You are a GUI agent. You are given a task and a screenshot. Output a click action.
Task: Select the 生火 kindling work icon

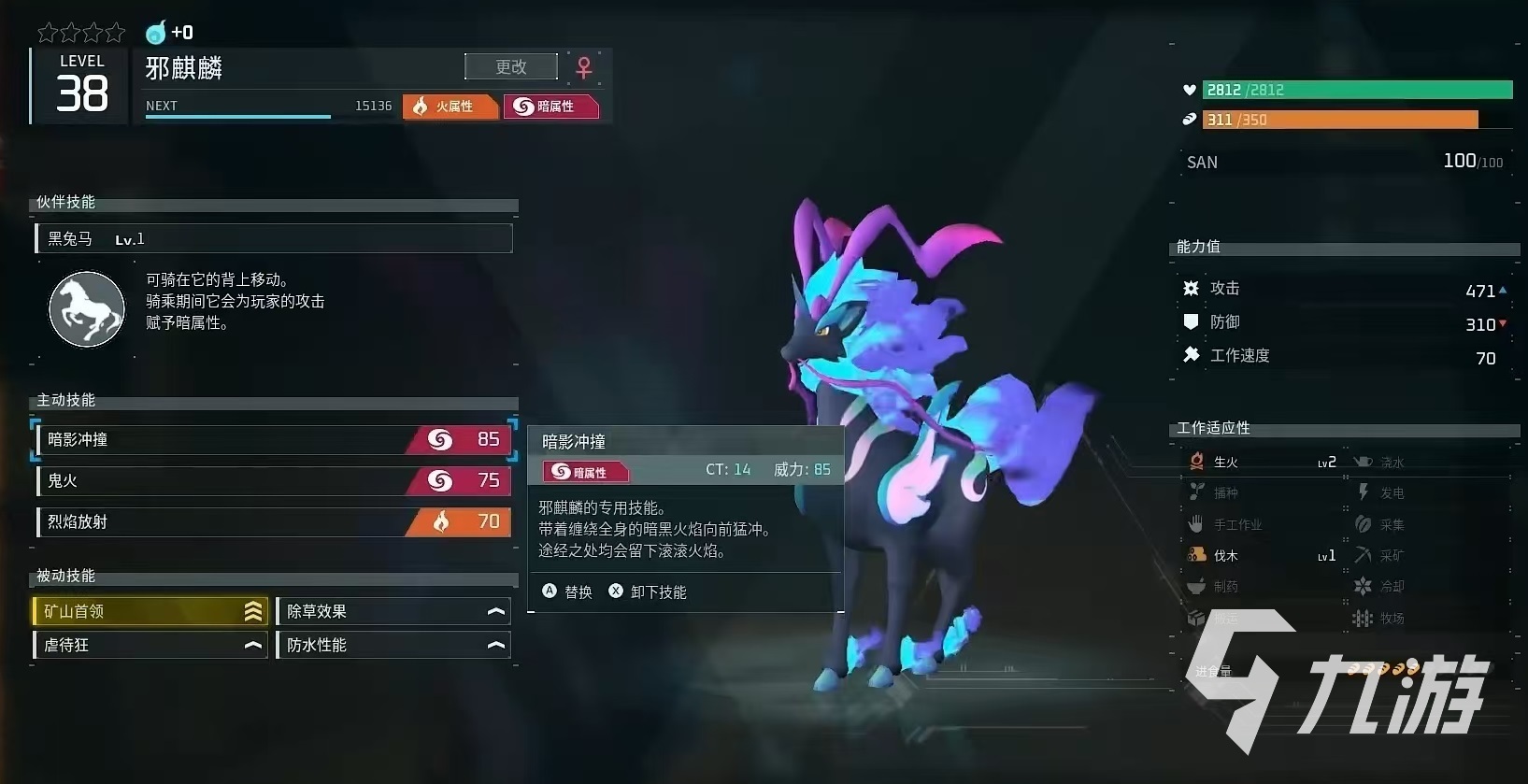click(1196, 461)
